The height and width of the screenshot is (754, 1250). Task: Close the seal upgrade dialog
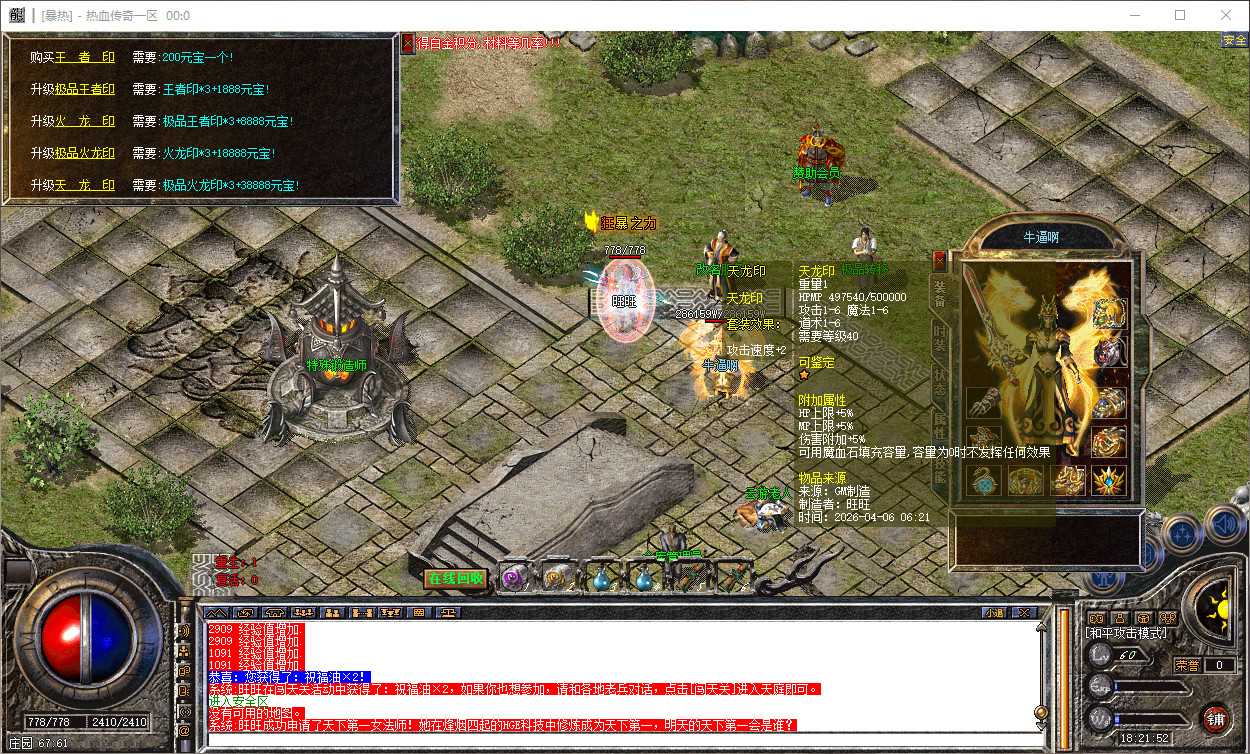(408, 44)
